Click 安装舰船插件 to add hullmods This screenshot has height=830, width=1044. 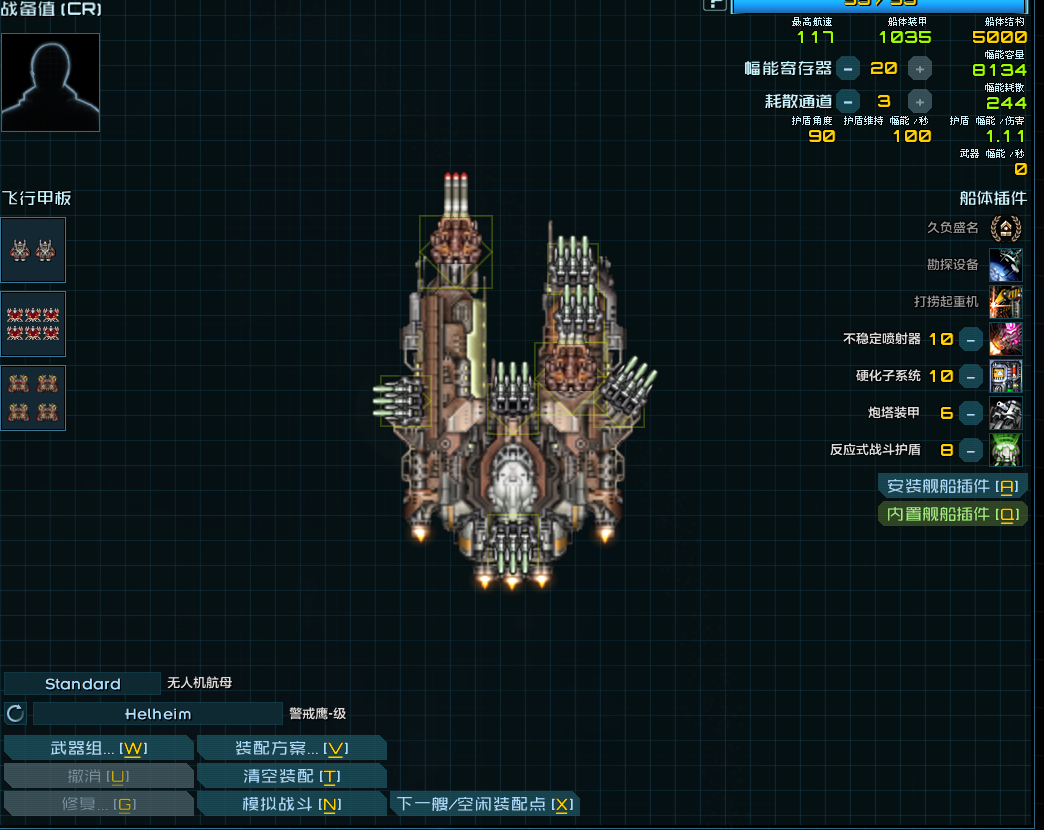tap(952, 486)
